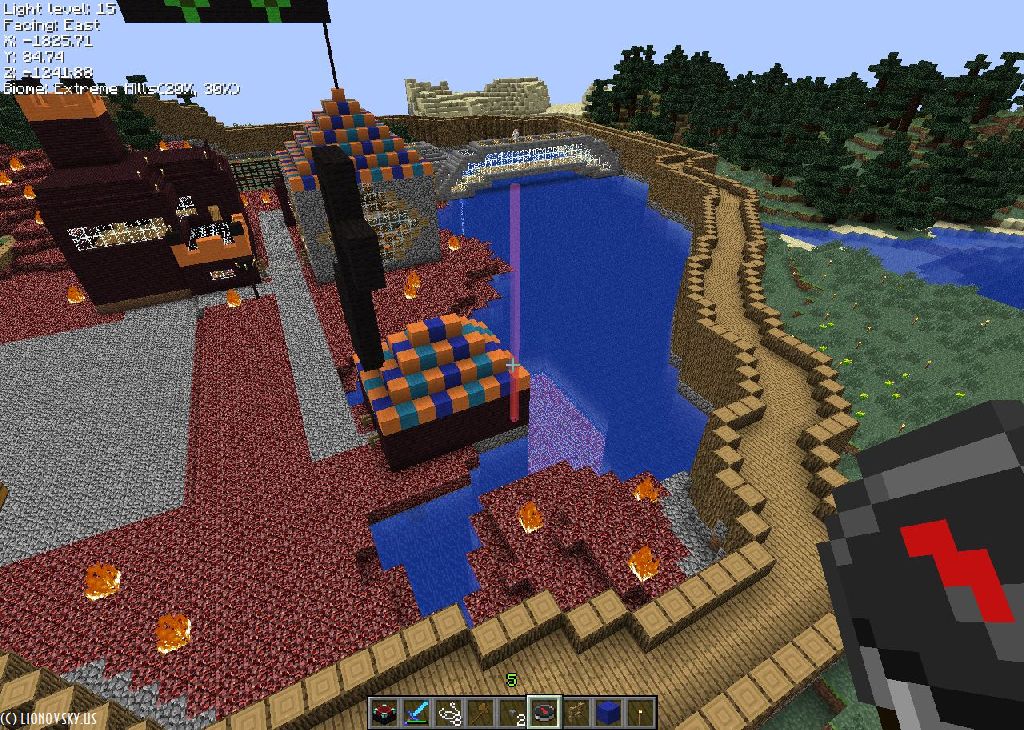Click the highlighted compass hotbar slot
Image resolution: width=1024 pixels, height=730 pixels.
pos(544,713)
